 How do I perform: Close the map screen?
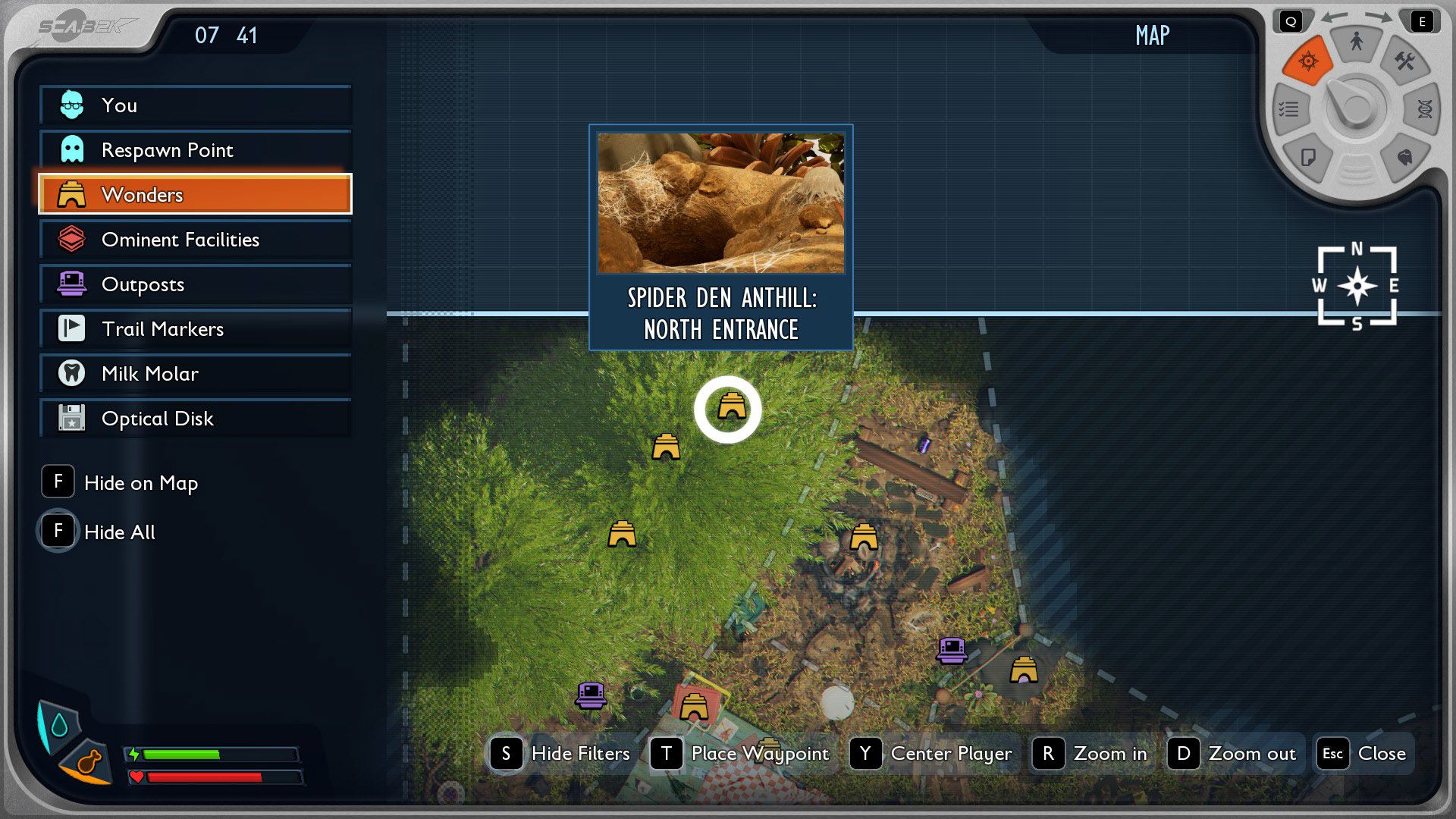pos(1364,754)
